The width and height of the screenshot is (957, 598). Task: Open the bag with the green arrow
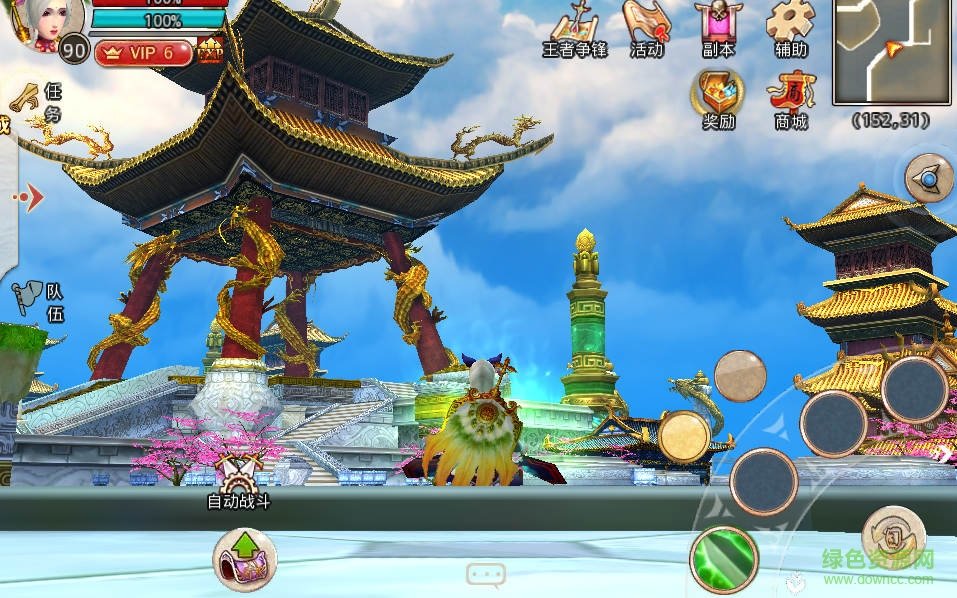(x=244, y=558)
